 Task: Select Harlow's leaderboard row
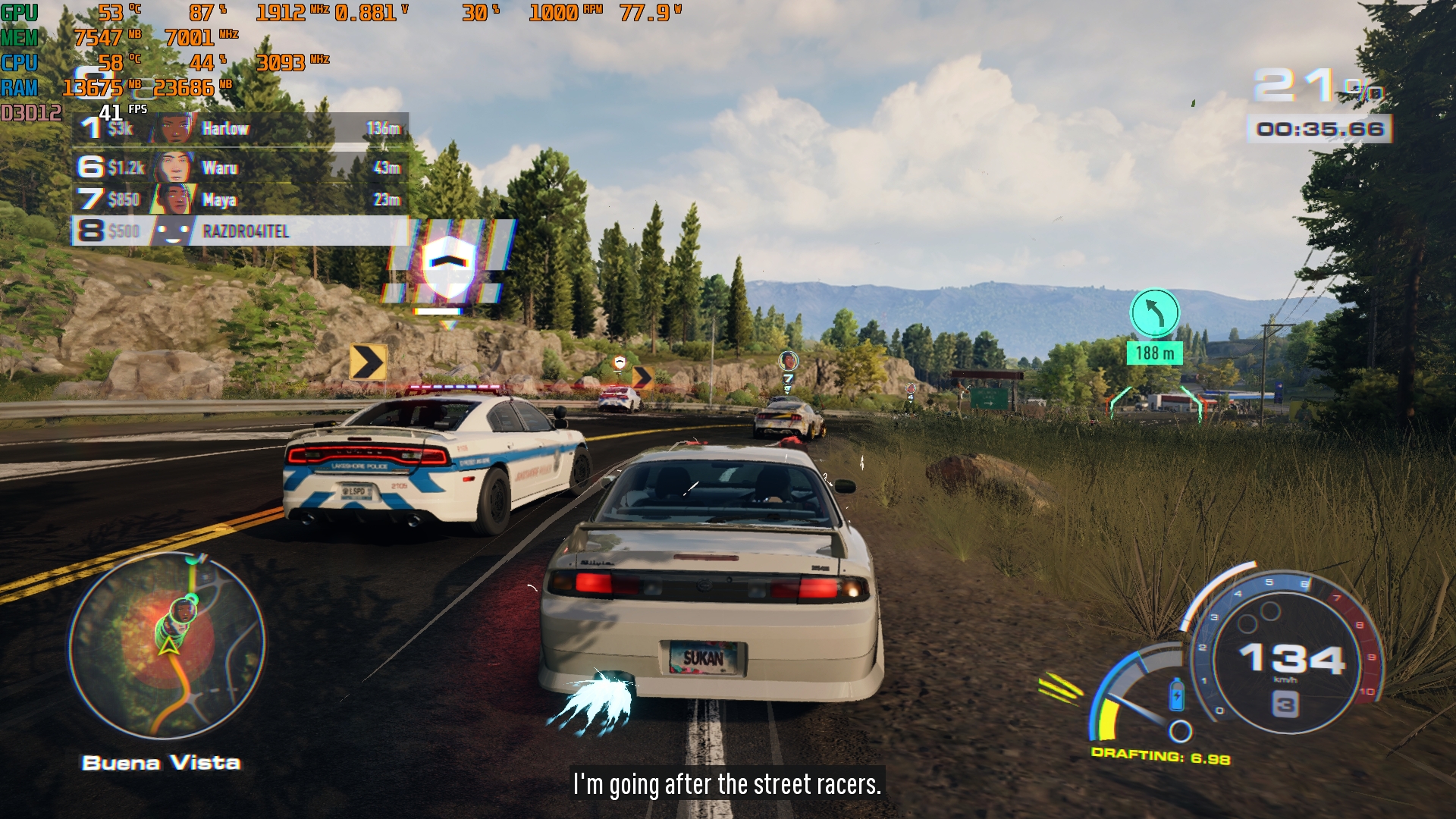pyautogui.click(x=241, y=129)
